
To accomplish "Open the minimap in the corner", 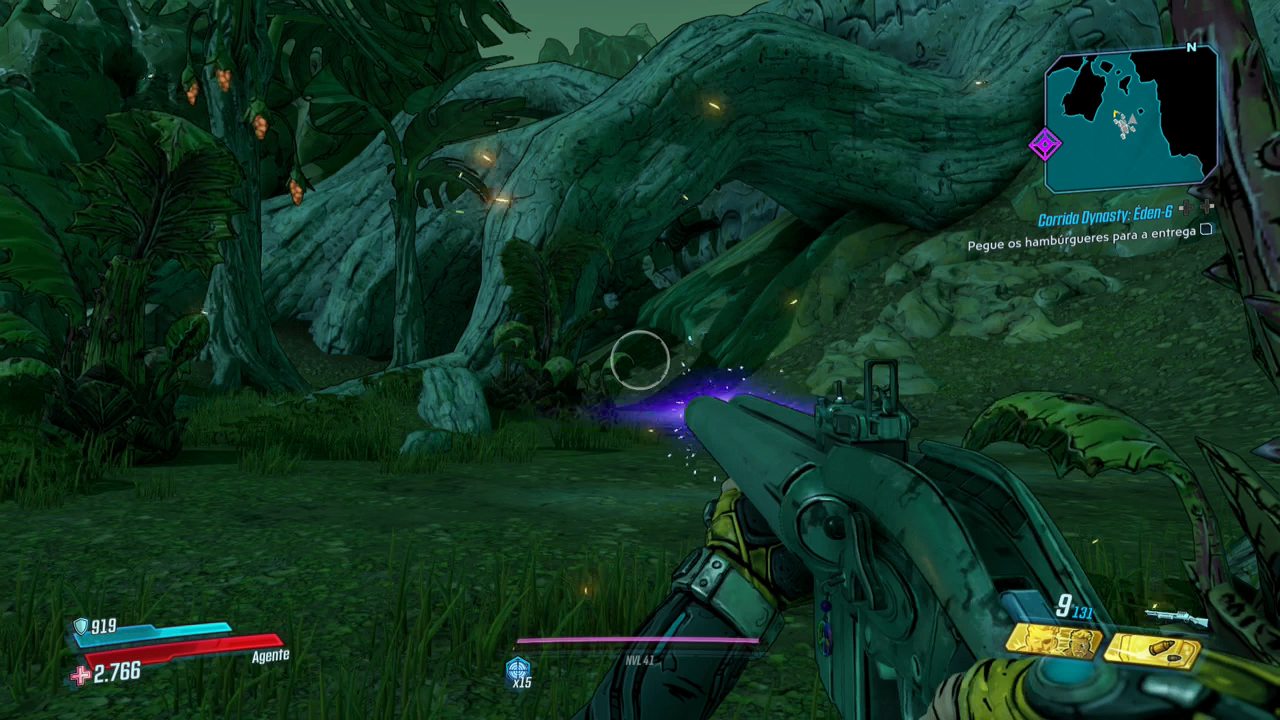I will coord(1132,119).
